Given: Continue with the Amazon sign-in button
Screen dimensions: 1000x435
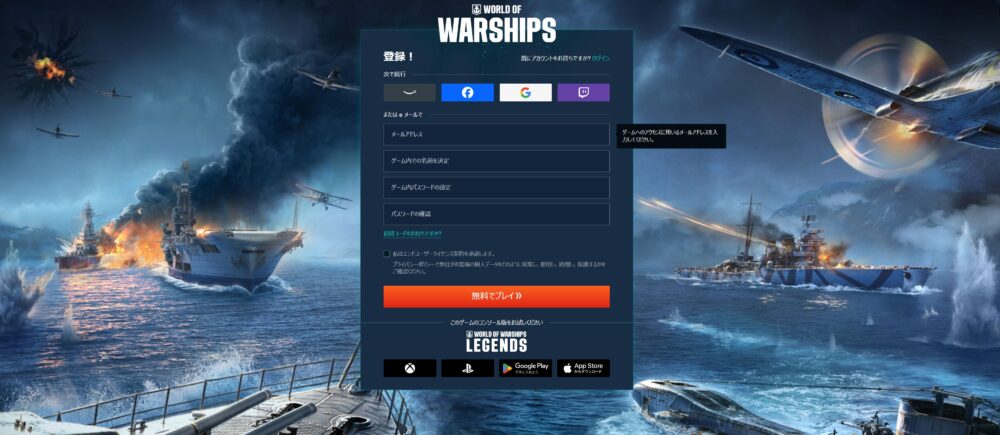Looking at the screenshot, I should [x=409, y=93].
